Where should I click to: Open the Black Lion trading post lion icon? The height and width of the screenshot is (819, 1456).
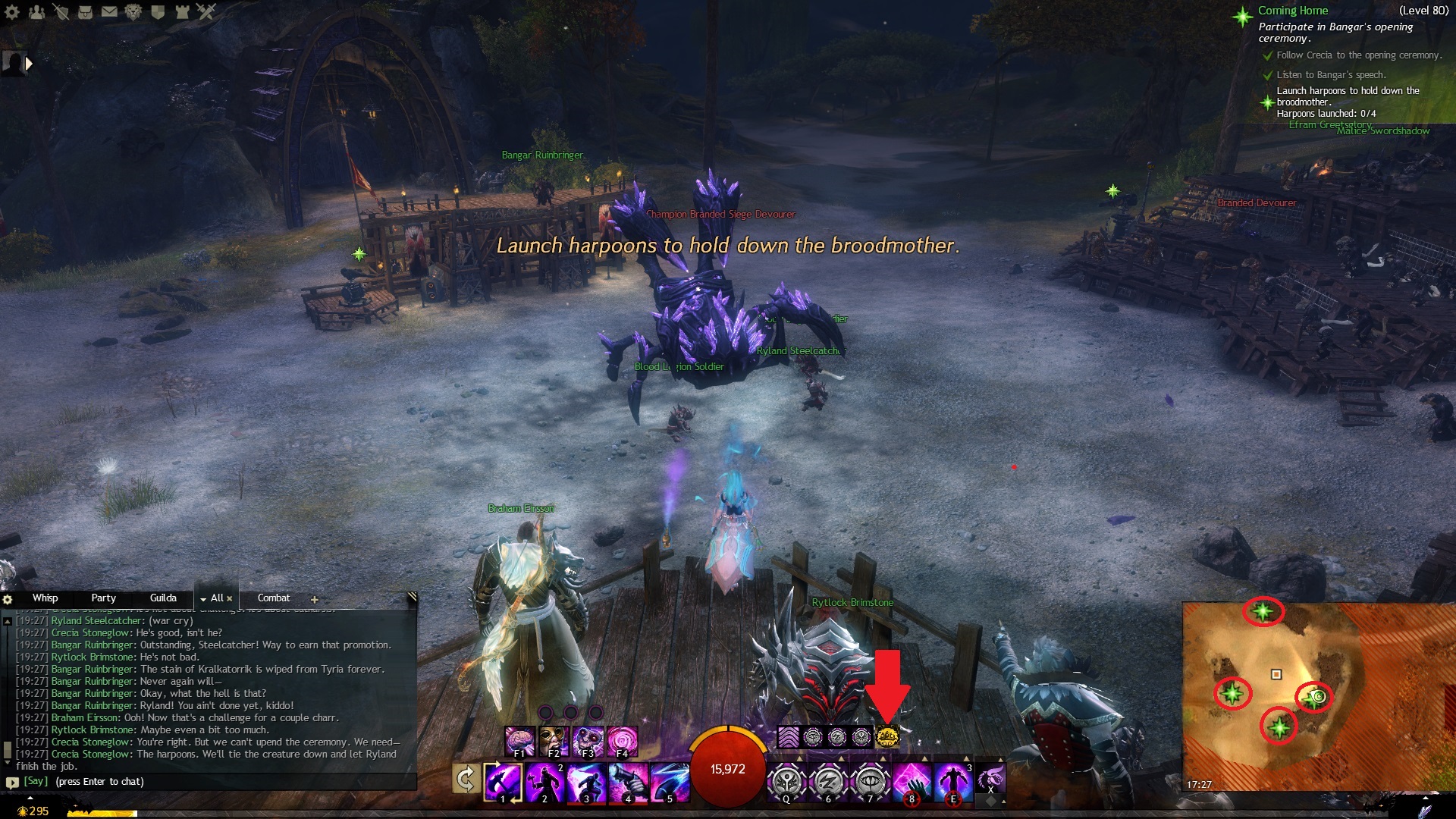[133, 11]
